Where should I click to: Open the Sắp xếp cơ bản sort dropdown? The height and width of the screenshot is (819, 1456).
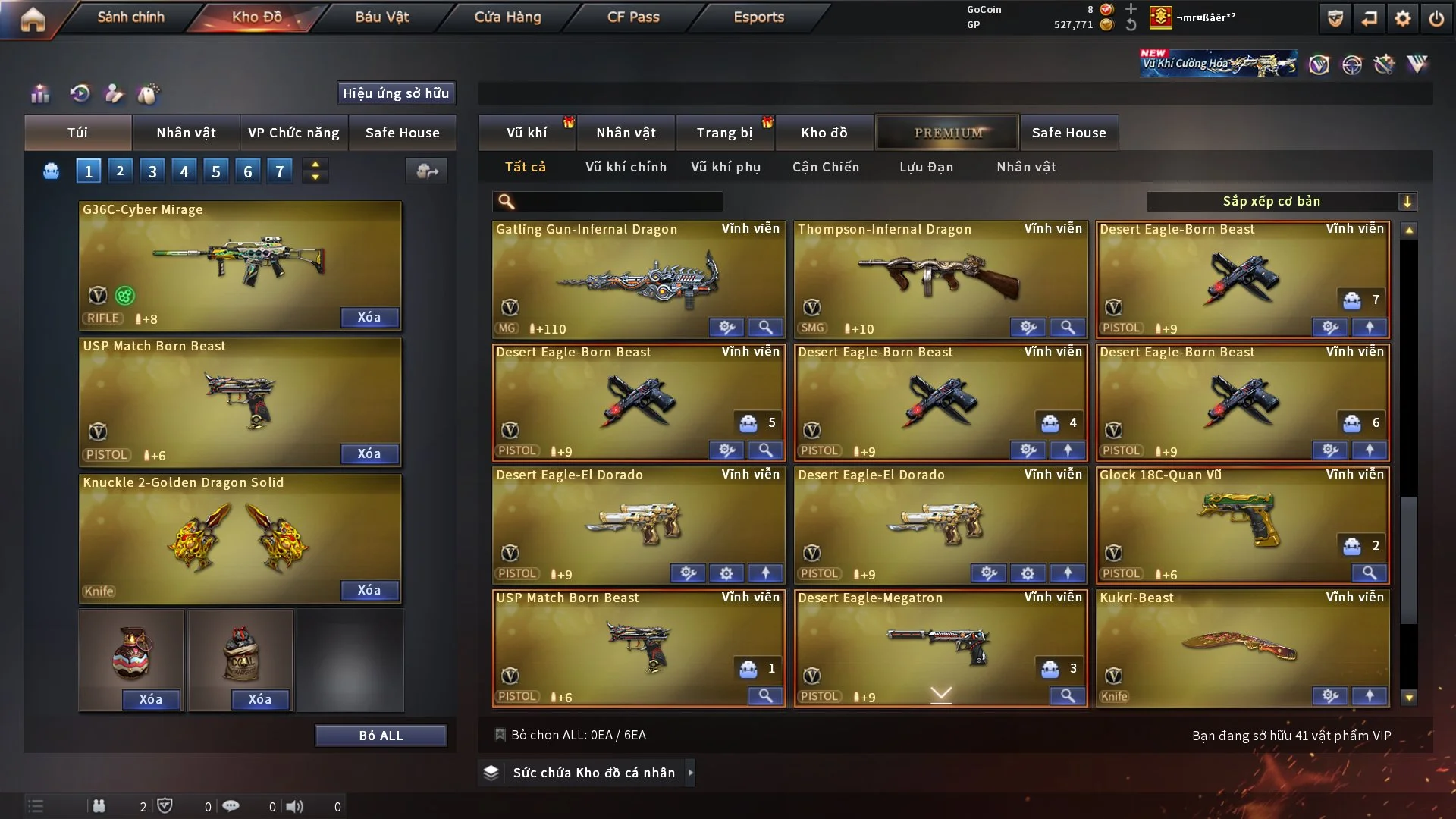(x=1281, y=201)
